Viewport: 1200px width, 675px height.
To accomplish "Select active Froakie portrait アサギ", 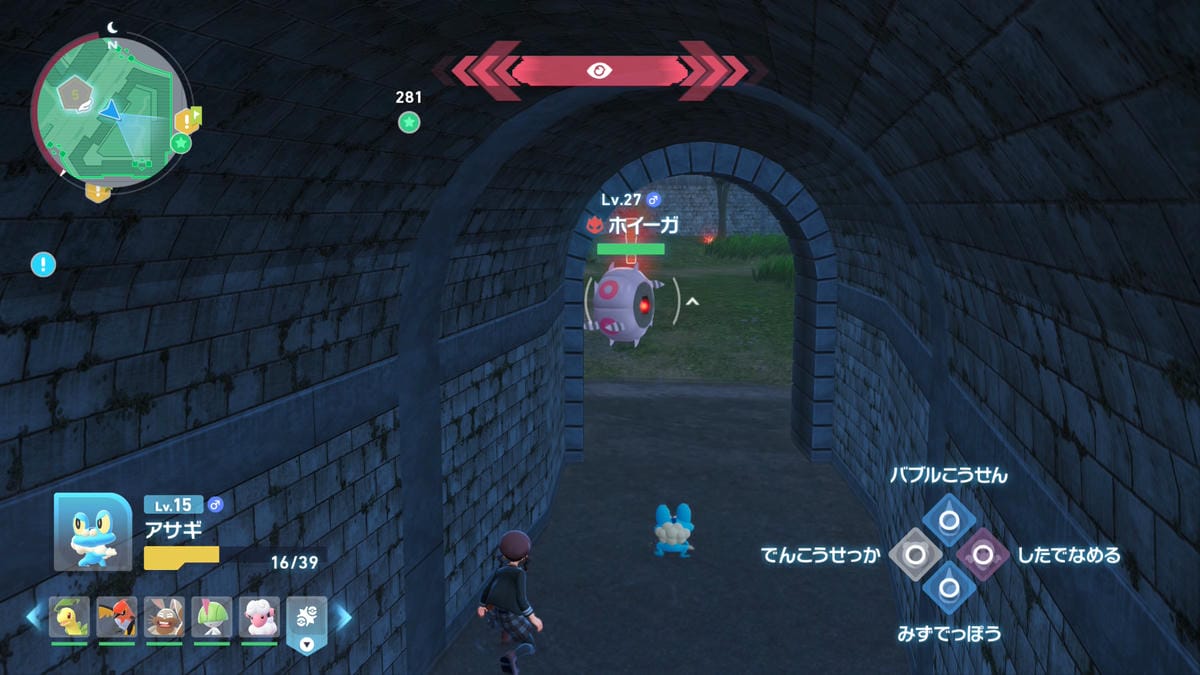I will [92, 532].
